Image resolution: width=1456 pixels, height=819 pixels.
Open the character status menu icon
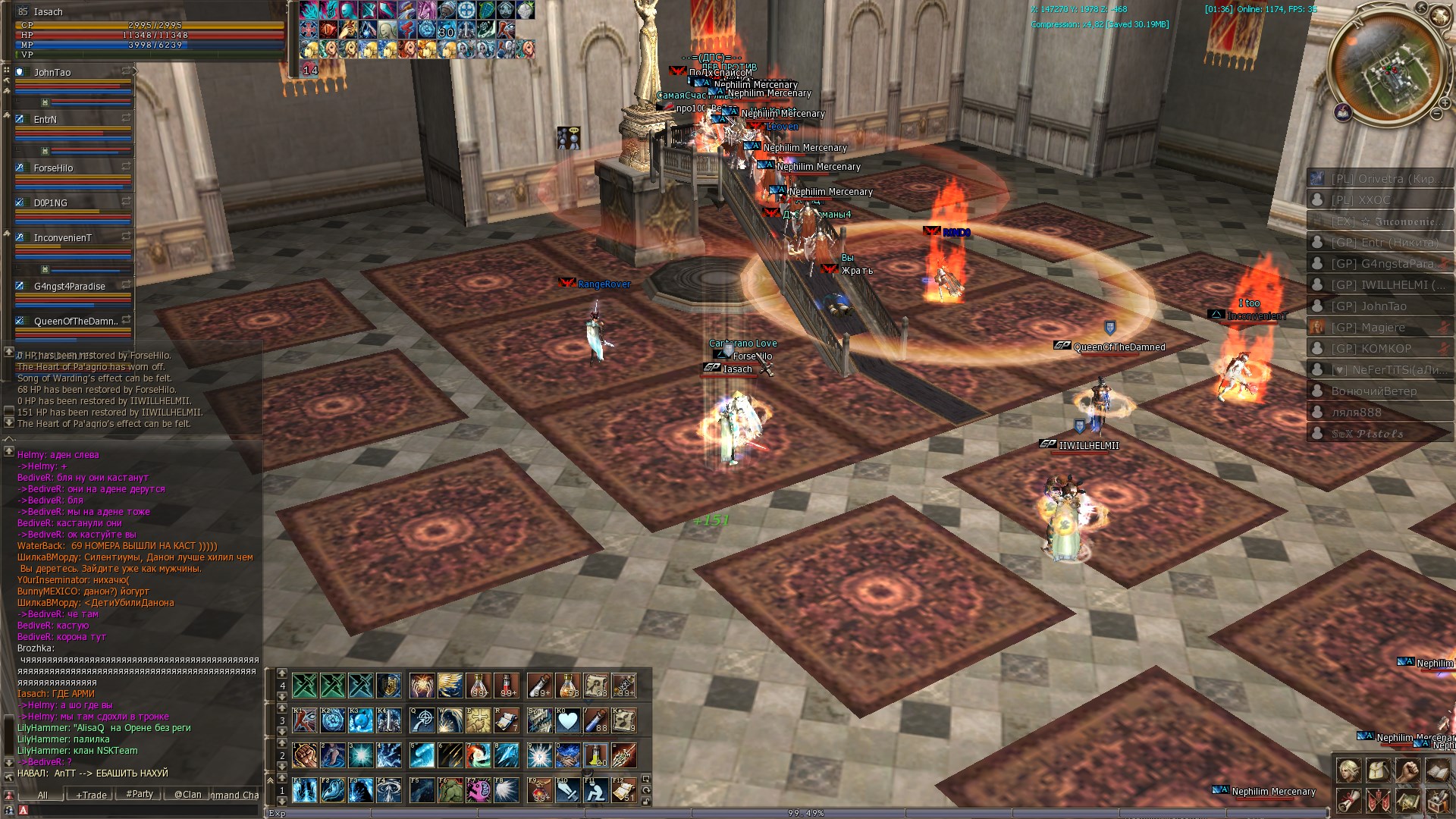point(1348,771)
